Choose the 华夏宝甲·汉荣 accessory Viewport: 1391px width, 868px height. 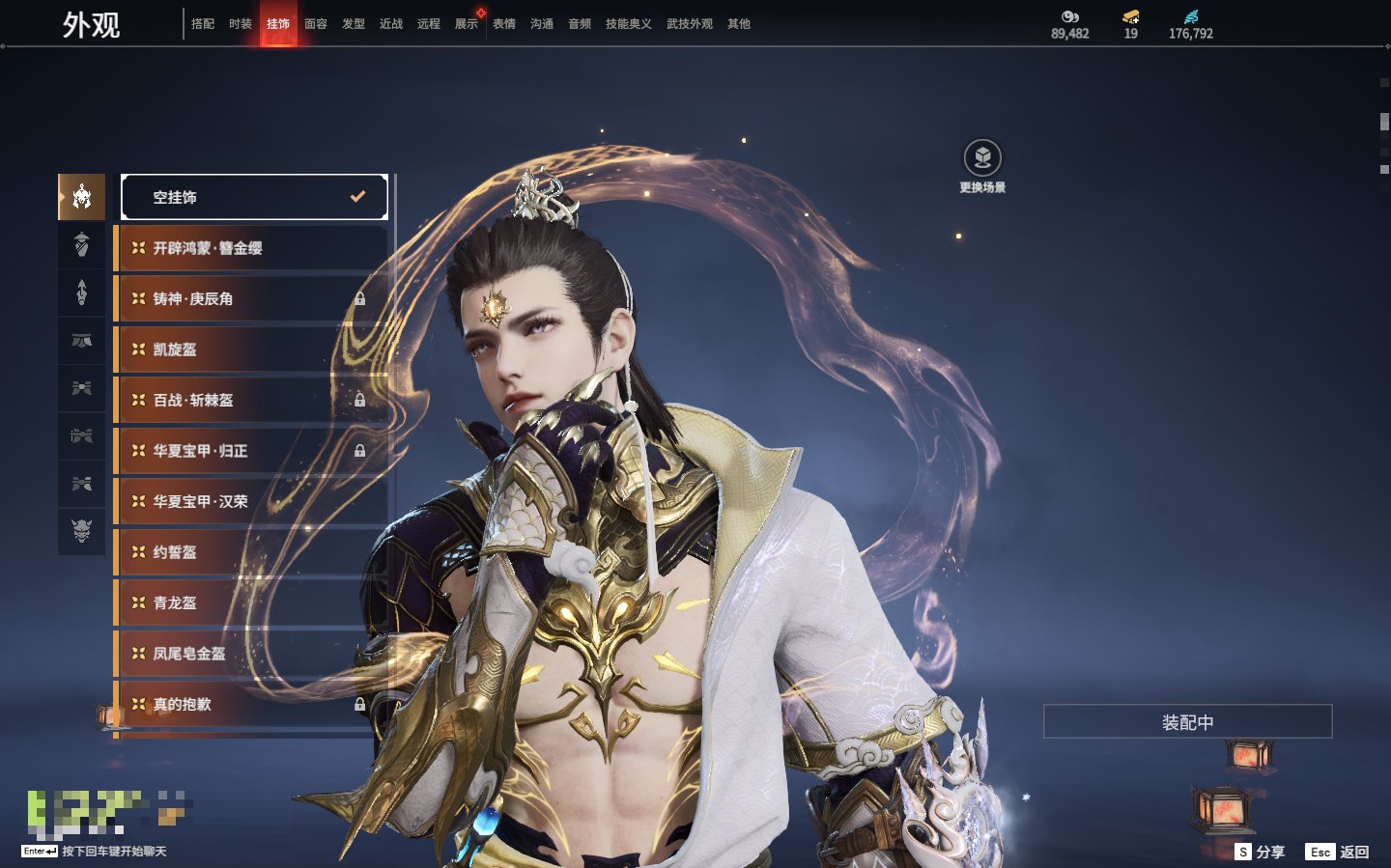point(251,501)
